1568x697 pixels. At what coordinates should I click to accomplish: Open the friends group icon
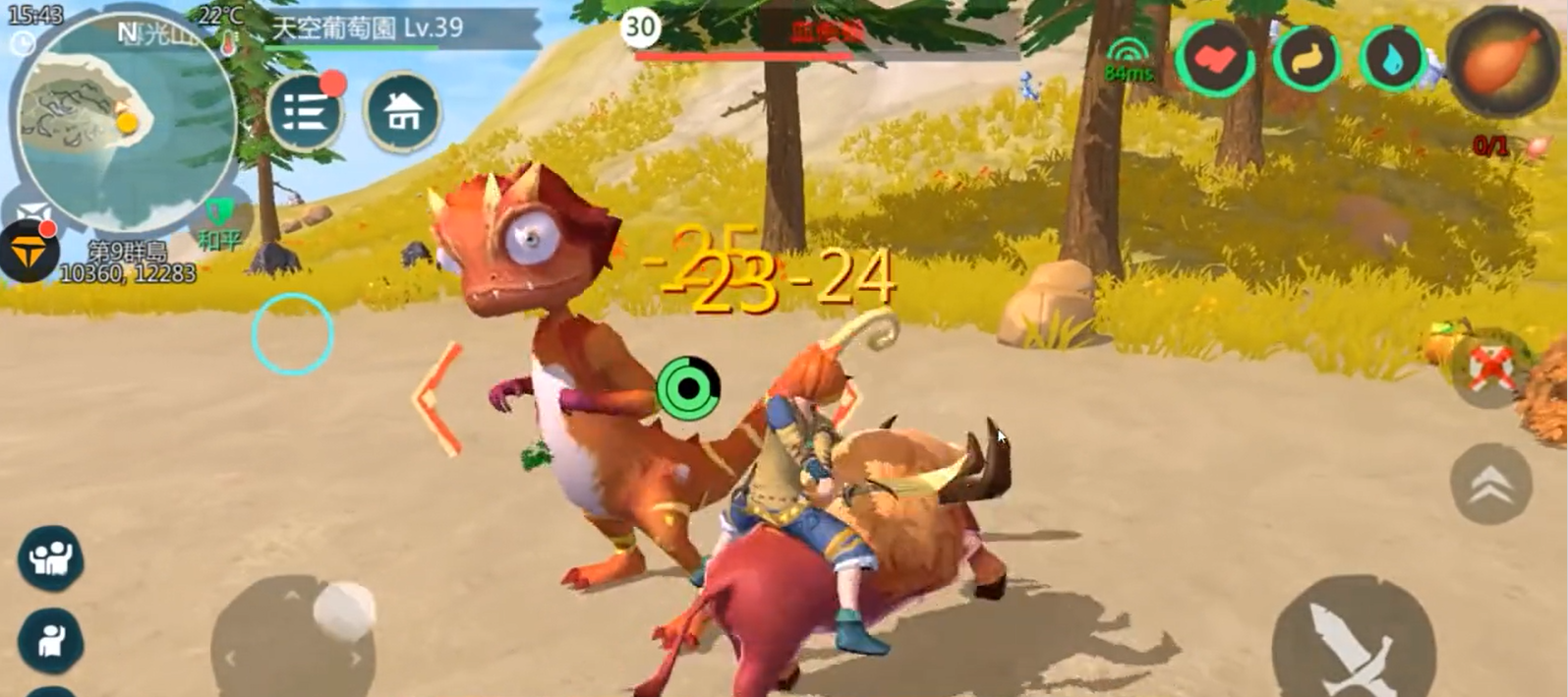50,557
